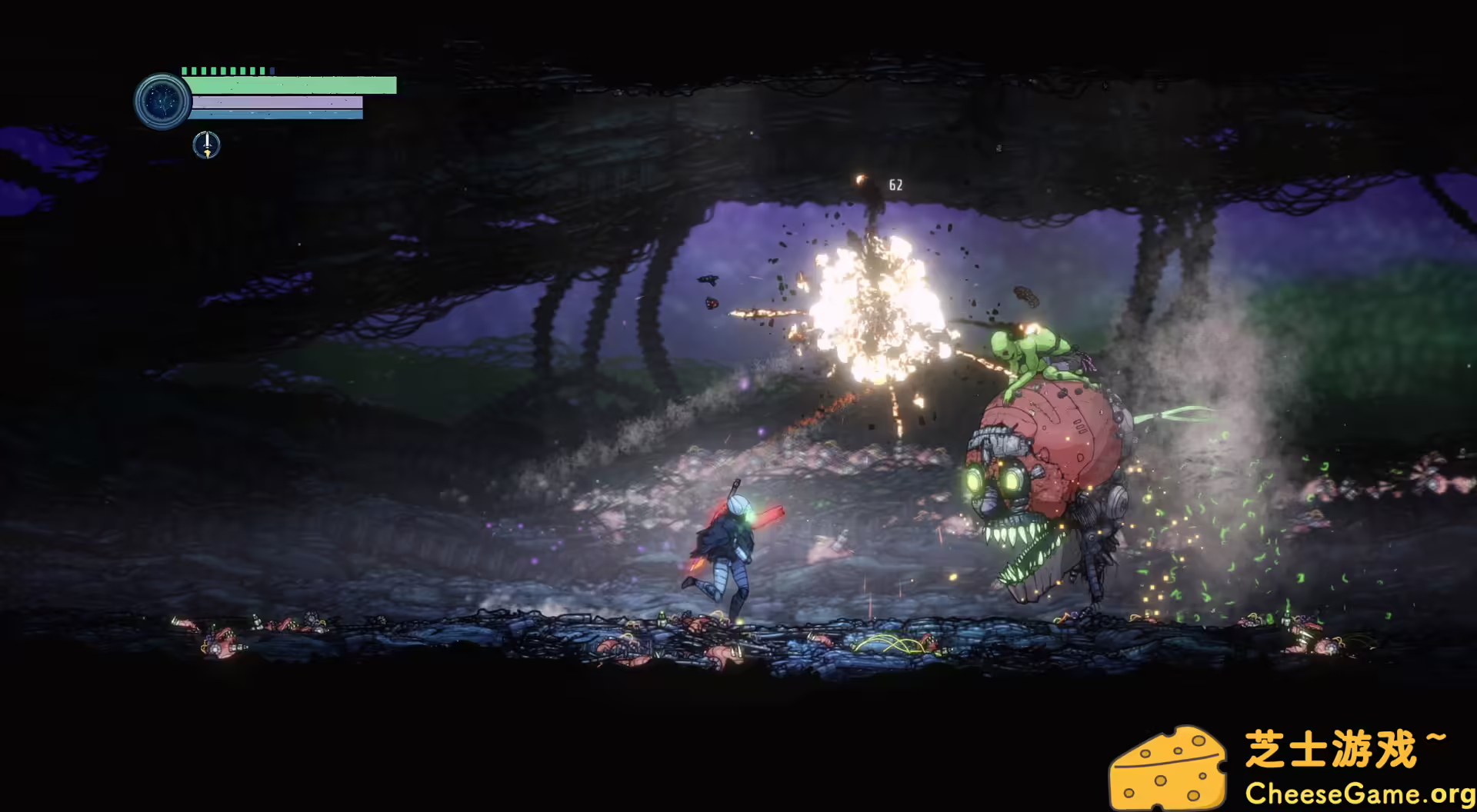Screen dimensions: 1477x812
Task: Click the green segmented pip meter above the health bar
Action: click(223, 69)
